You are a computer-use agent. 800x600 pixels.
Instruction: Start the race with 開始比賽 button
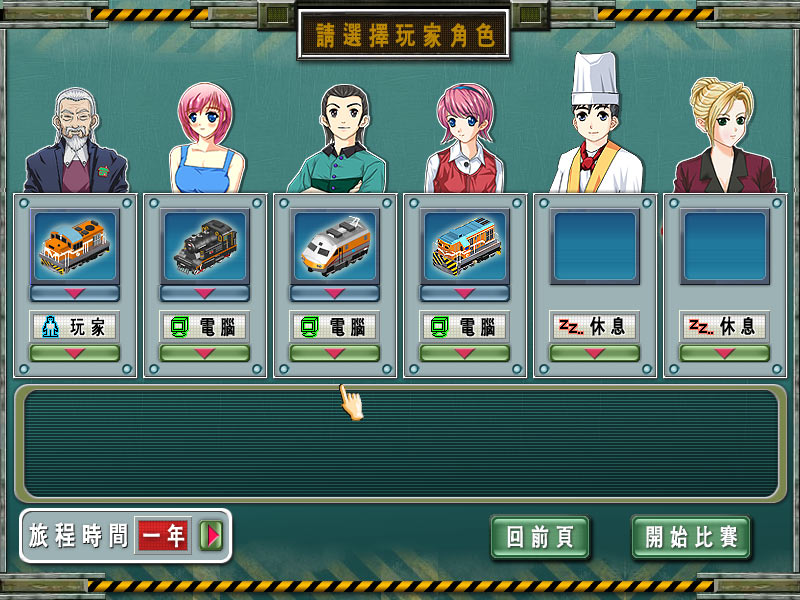pyautogui.click(x=691, y=538)
